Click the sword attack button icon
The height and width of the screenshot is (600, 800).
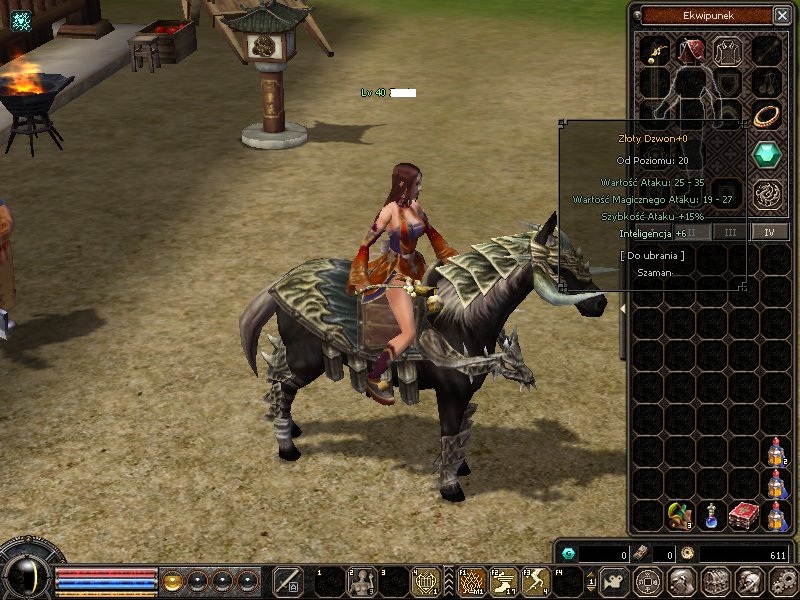click(288, 581)
